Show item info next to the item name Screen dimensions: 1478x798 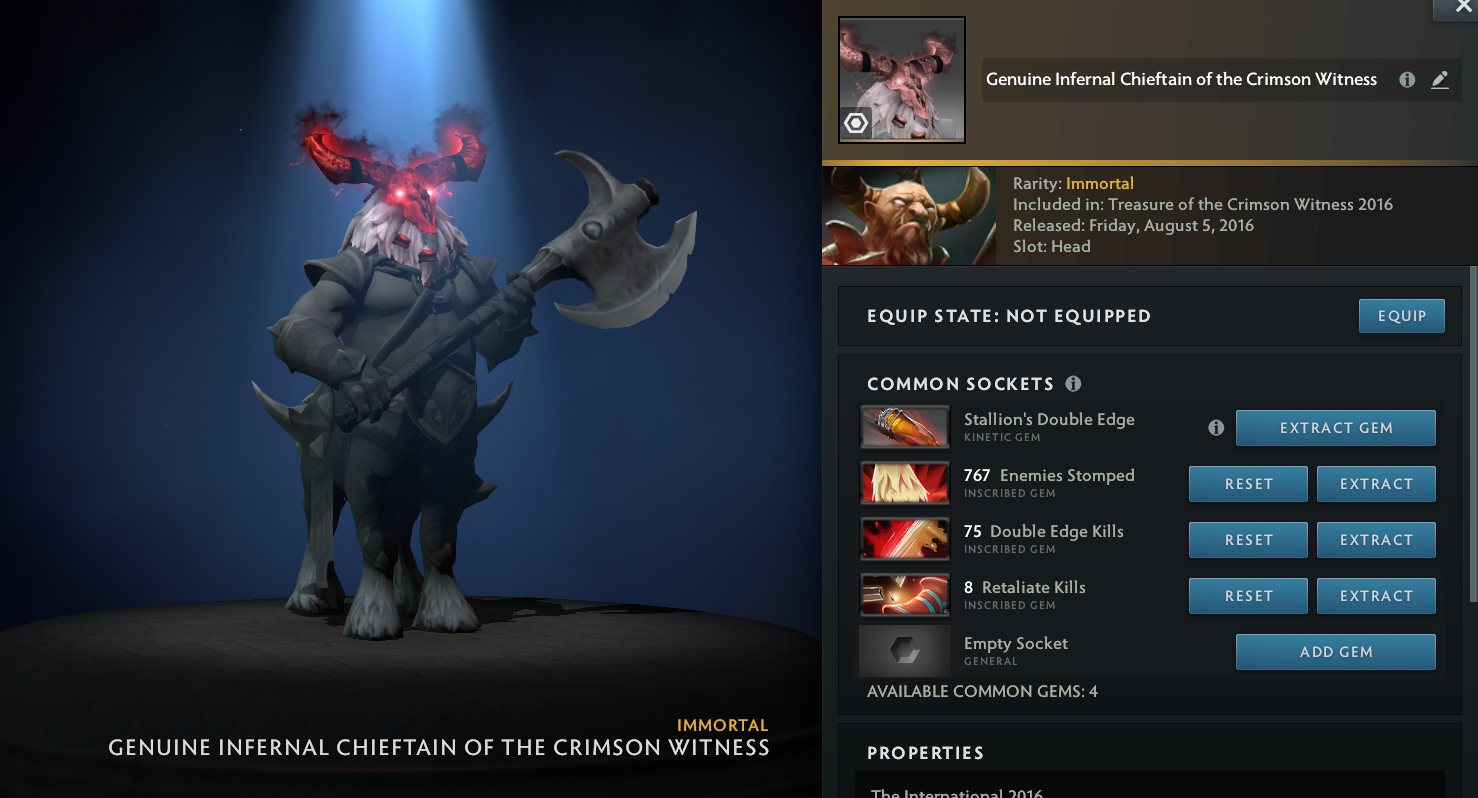(x=1407, y=80)
